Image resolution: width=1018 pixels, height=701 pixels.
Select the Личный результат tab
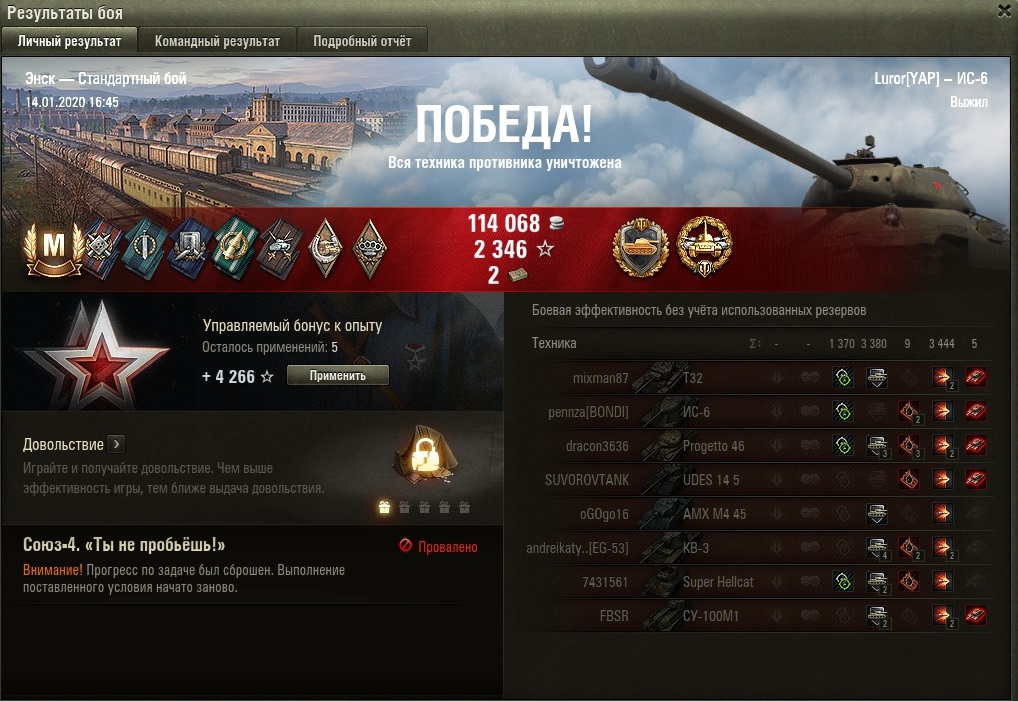[70, 41]
